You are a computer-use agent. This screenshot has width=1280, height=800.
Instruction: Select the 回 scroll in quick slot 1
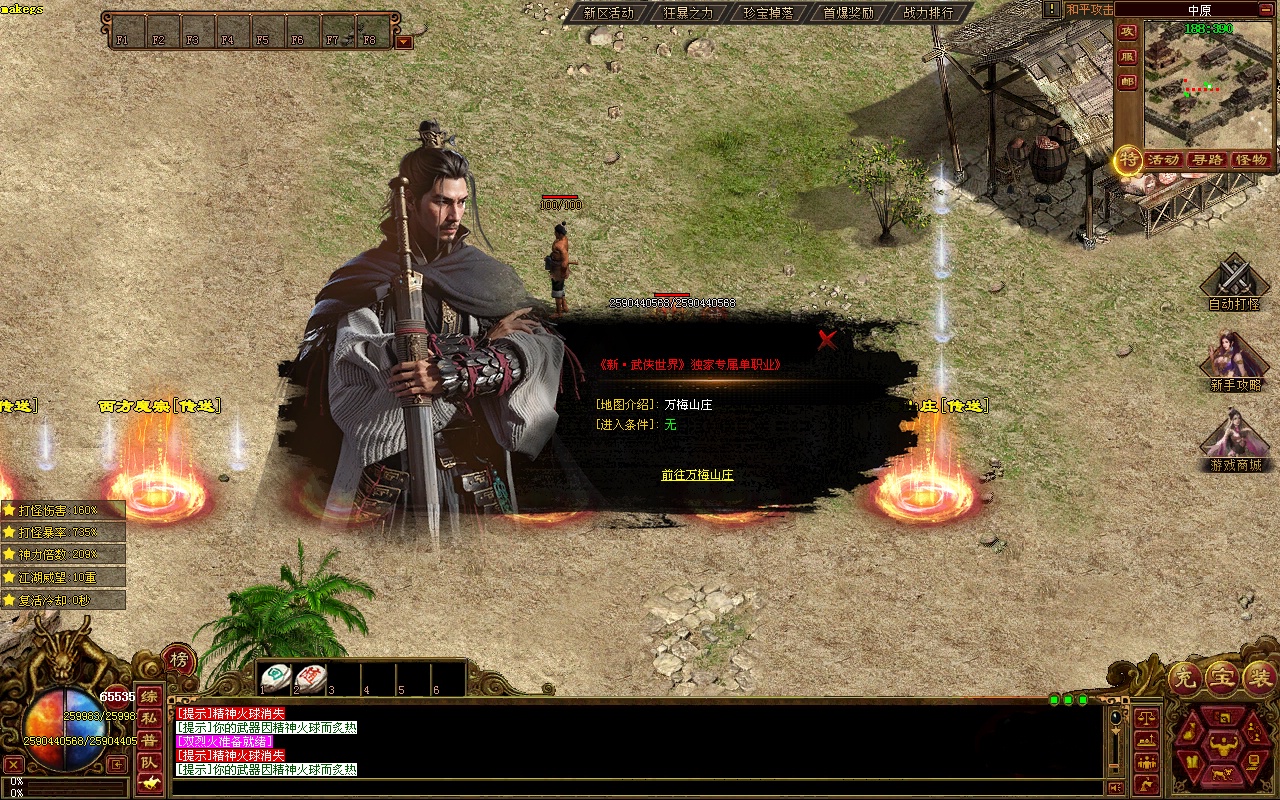[x=276, y=678]
